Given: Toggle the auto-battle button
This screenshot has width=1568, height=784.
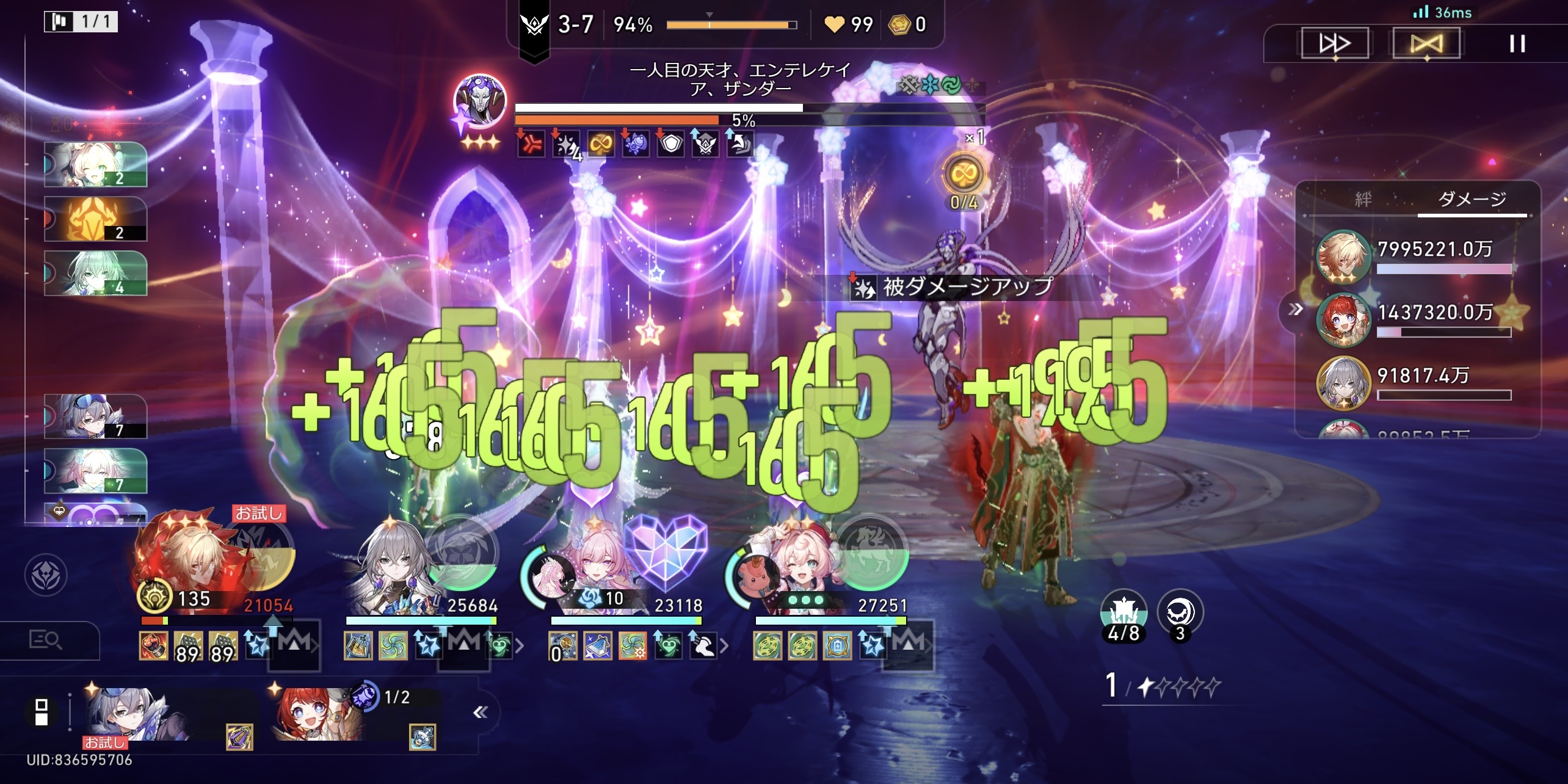Looking at the screenshot, I should pyautogui.click(x=1426, y=43).
